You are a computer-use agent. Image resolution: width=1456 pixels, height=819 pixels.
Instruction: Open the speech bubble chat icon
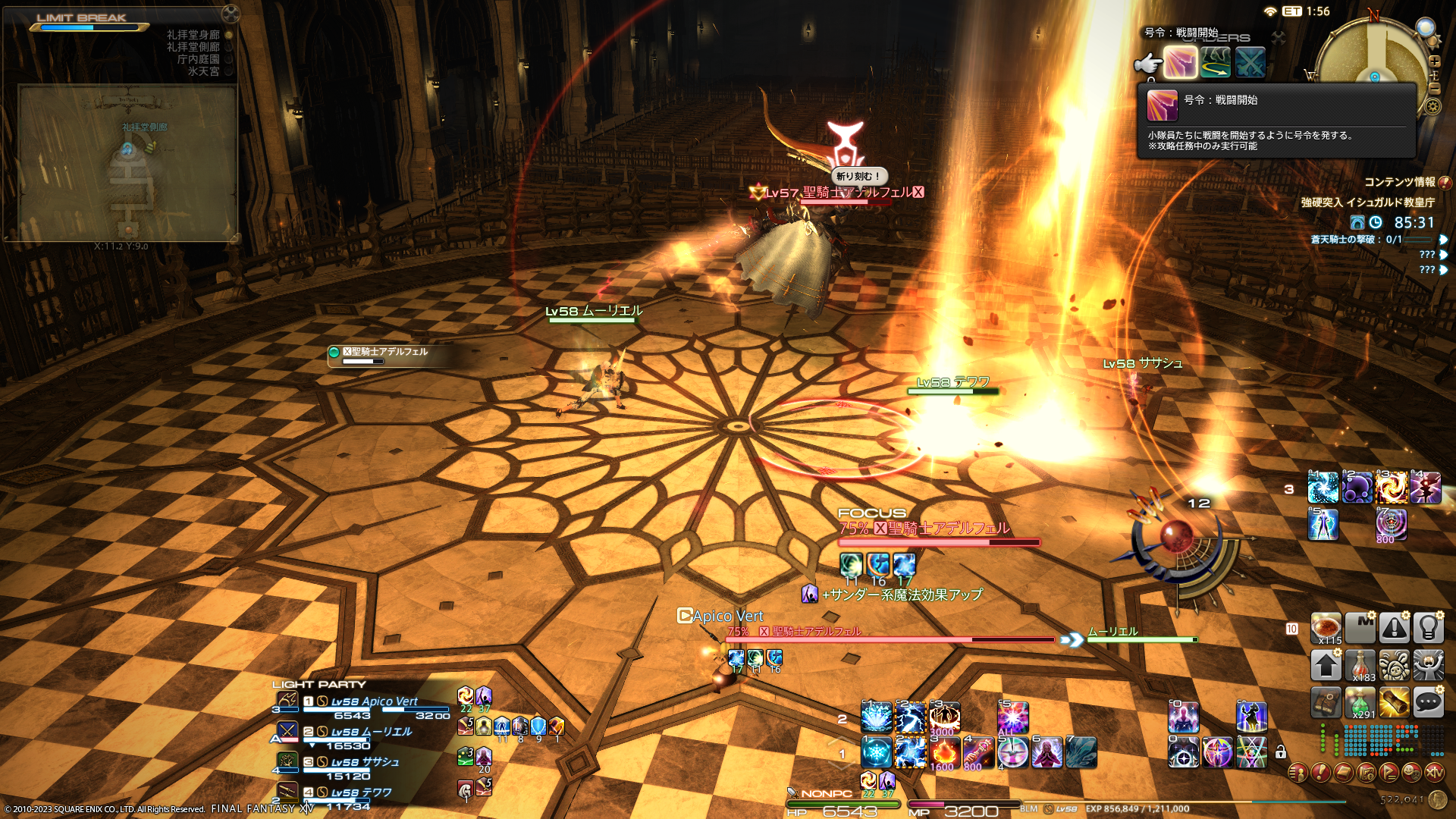[x=1428, y=702]
